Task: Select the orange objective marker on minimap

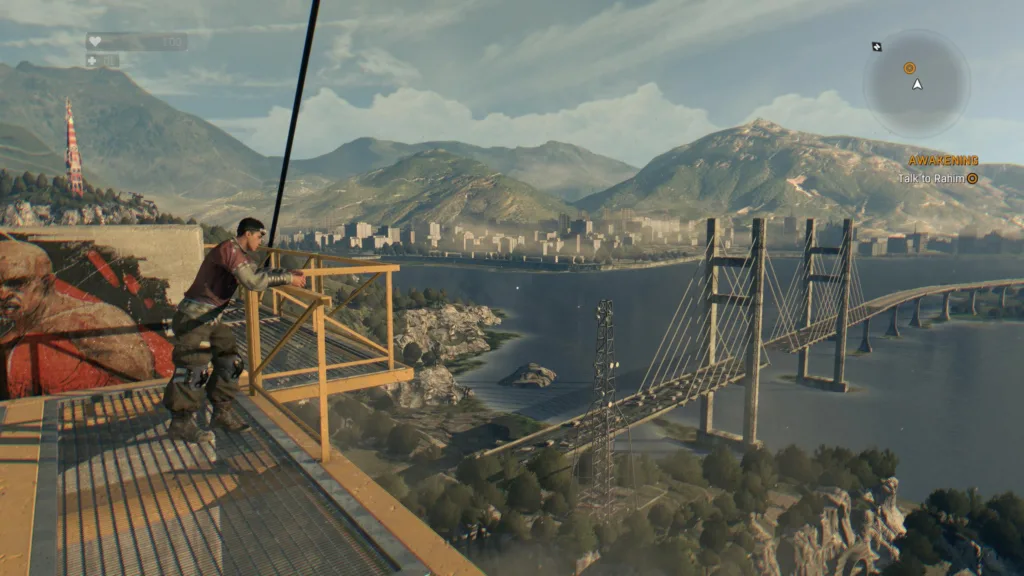Action: (909, 68)
